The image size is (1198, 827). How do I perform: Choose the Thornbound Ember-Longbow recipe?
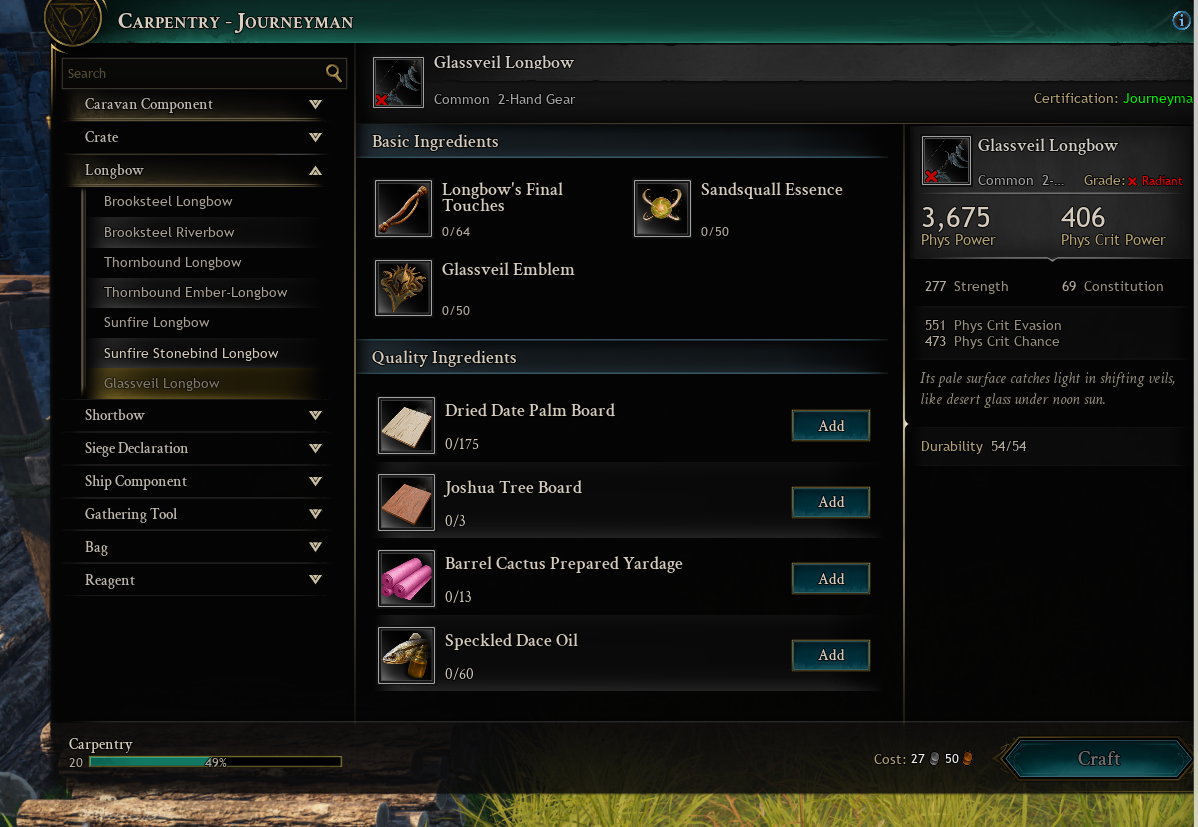195,292
